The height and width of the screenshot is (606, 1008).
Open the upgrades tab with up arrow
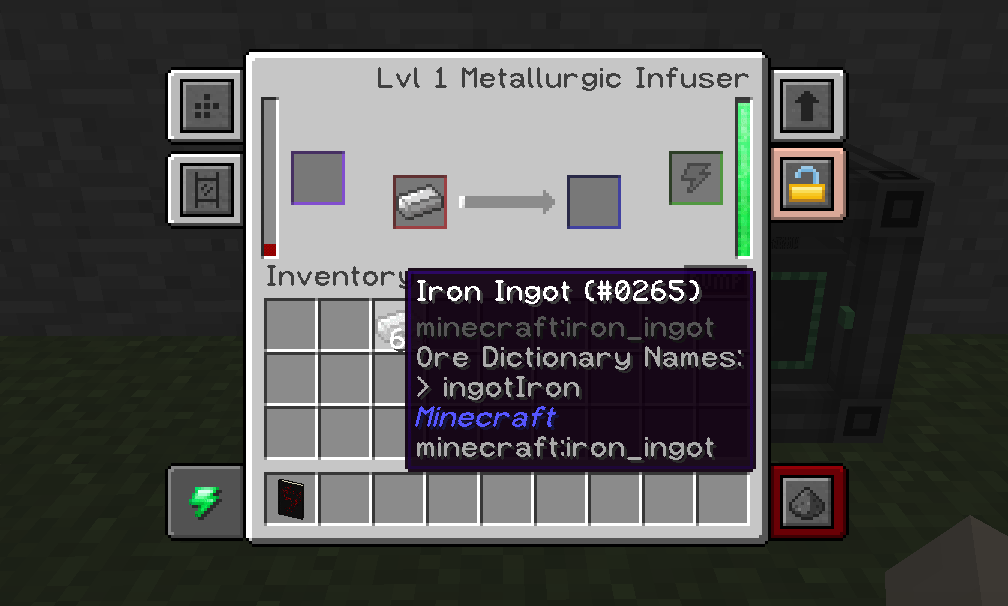[807, 104]
